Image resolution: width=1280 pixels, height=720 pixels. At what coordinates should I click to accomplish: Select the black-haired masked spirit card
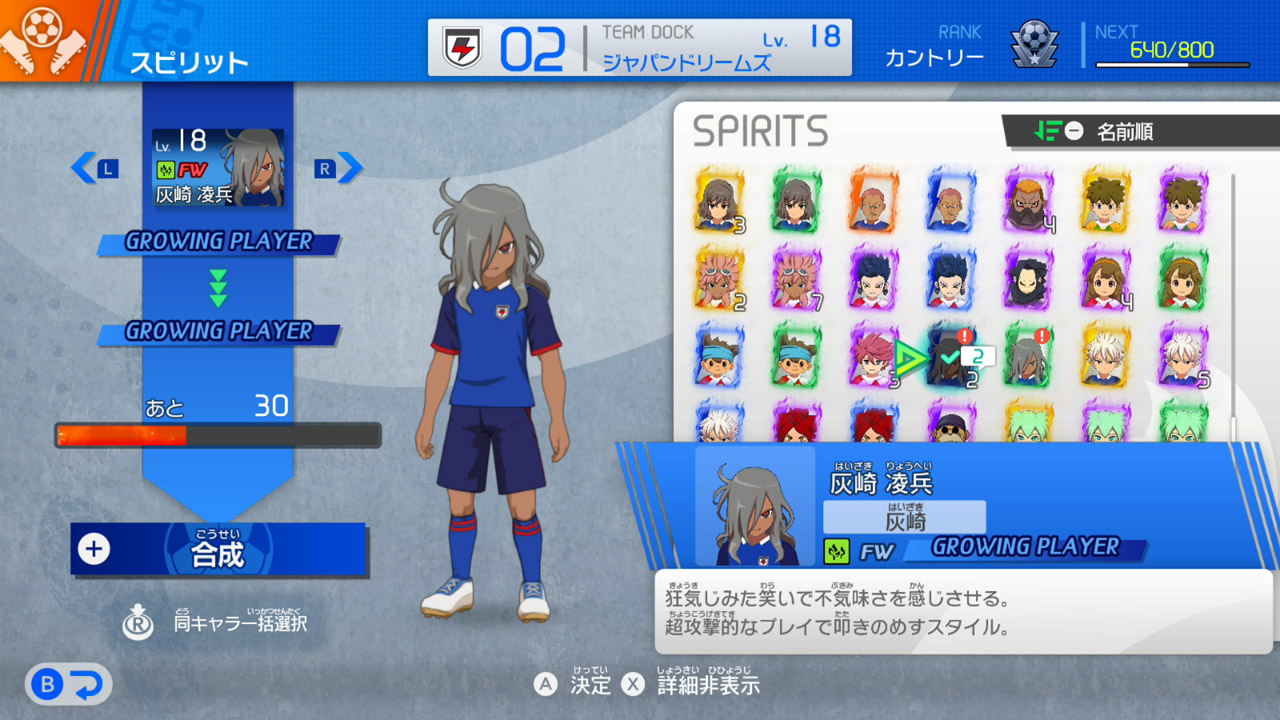coord(1027,278)
